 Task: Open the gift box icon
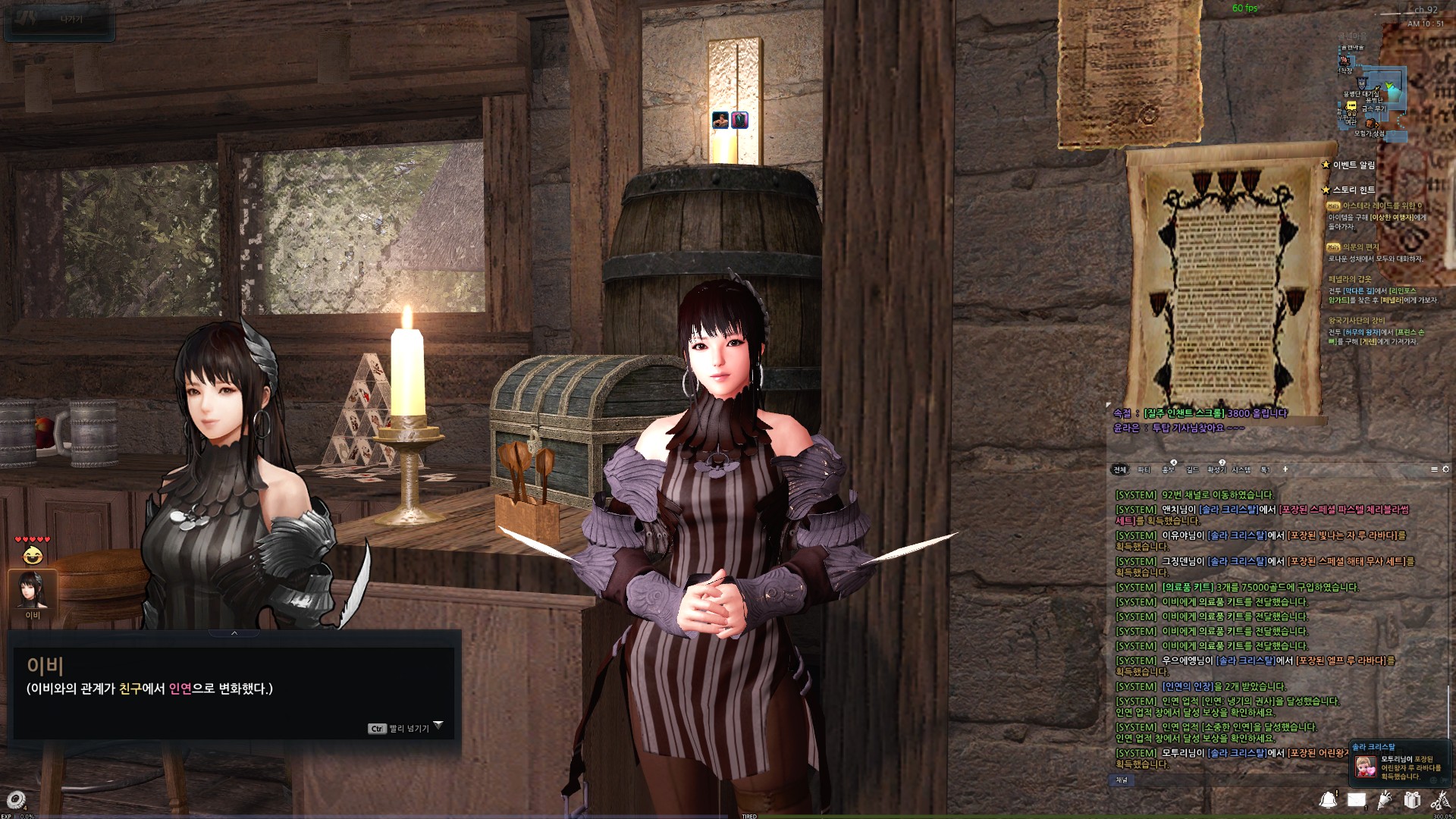[1412, 800]
